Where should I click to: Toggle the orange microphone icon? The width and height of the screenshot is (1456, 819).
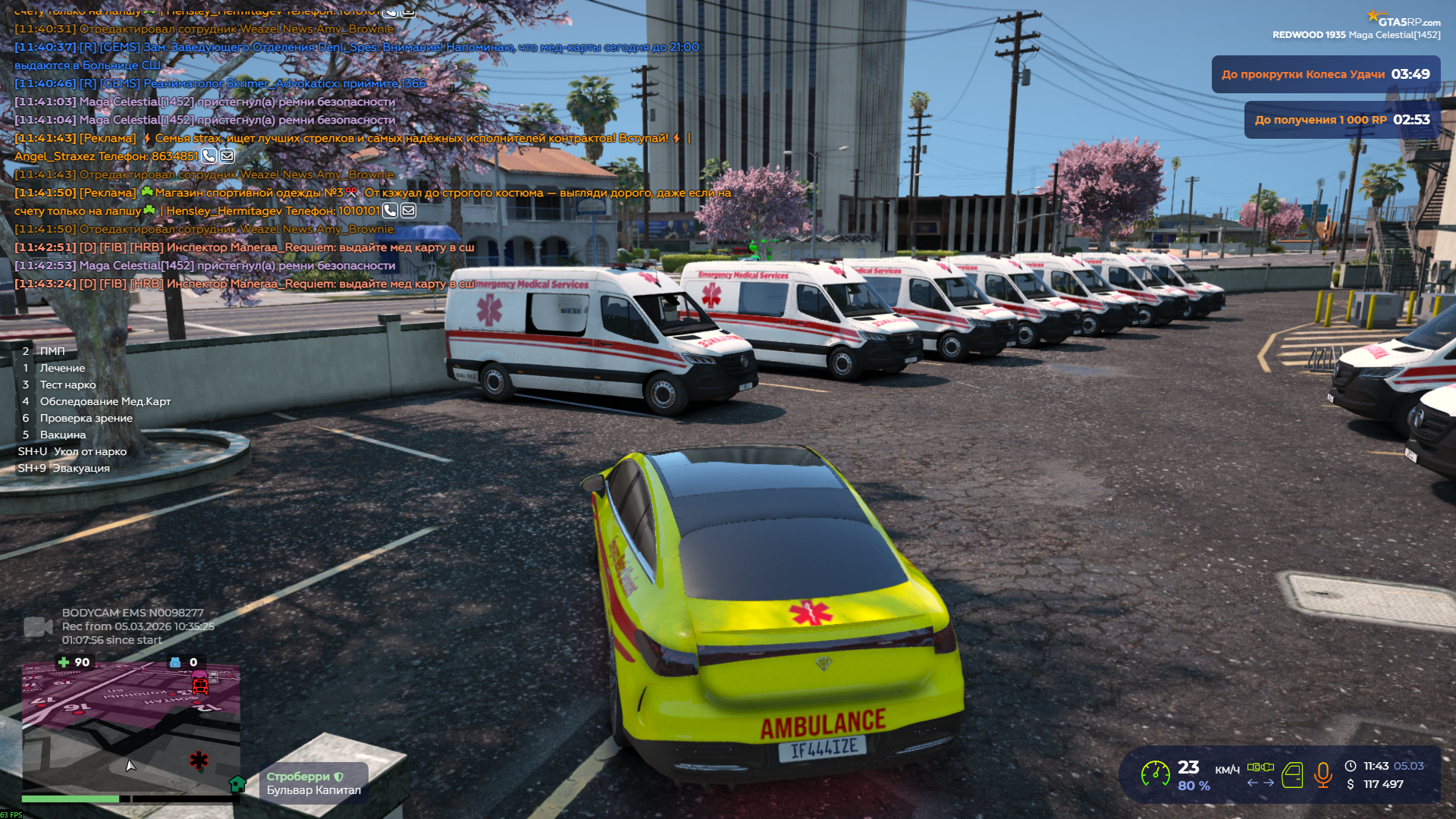(1323, 774)
